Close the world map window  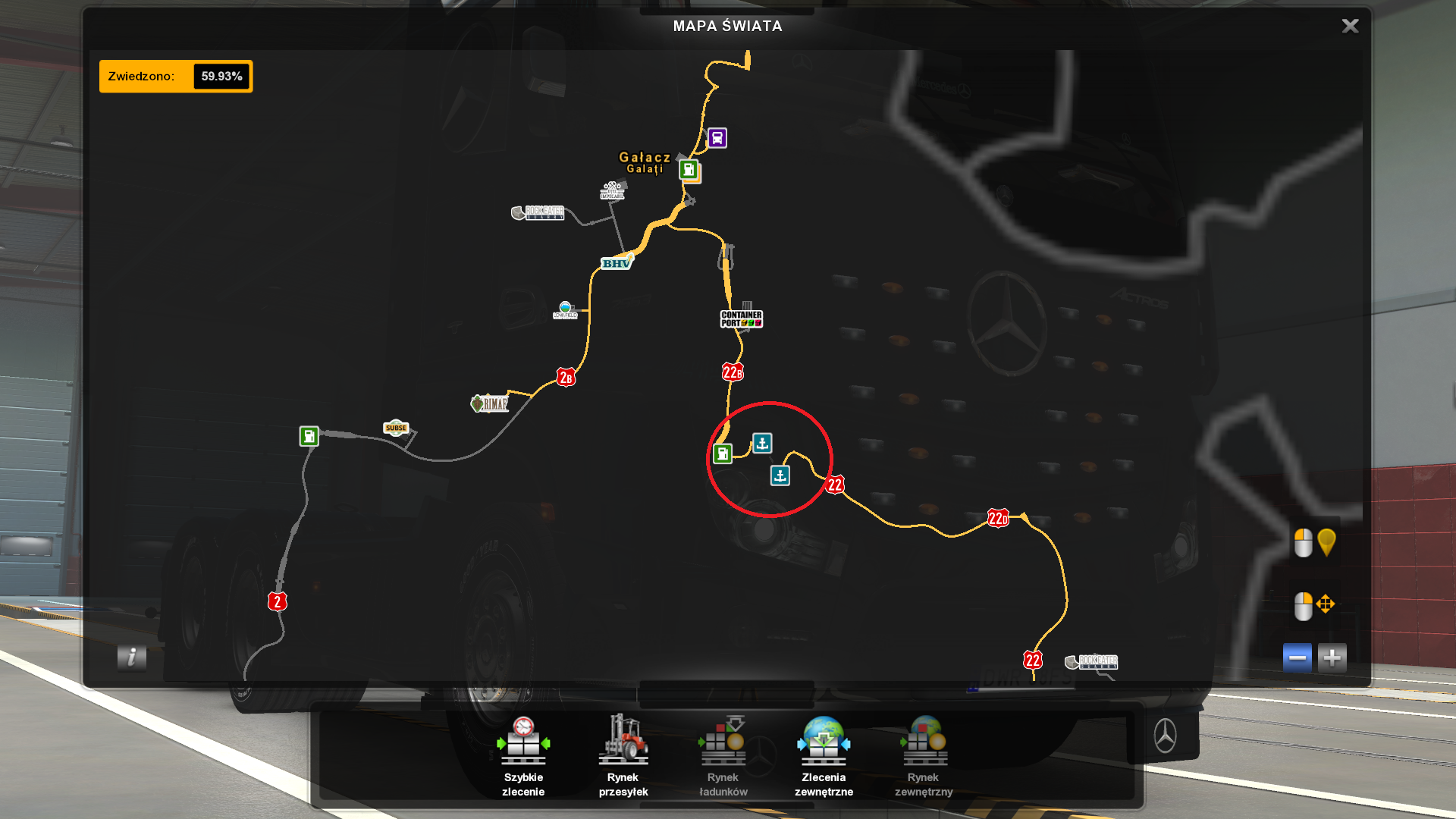[1350, 27]
